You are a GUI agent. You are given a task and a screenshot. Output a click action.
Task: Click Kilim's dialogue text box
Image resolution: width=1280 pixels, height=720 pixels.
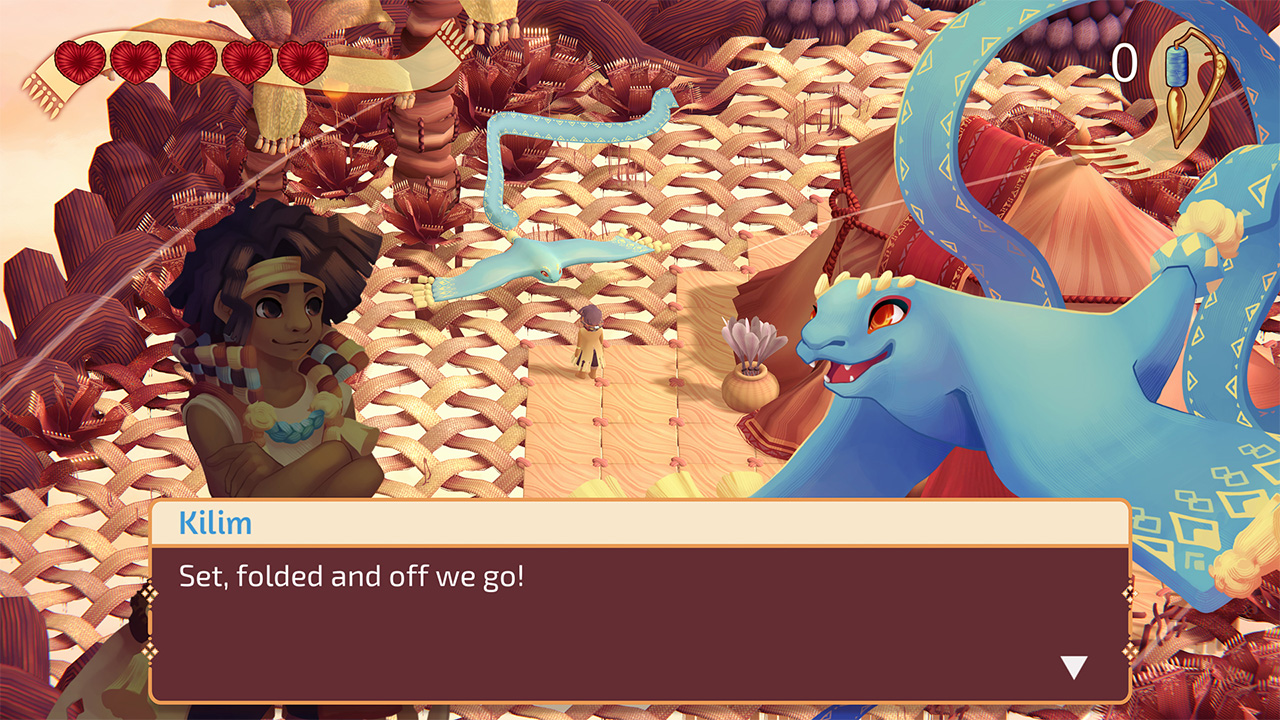point(640,622)
